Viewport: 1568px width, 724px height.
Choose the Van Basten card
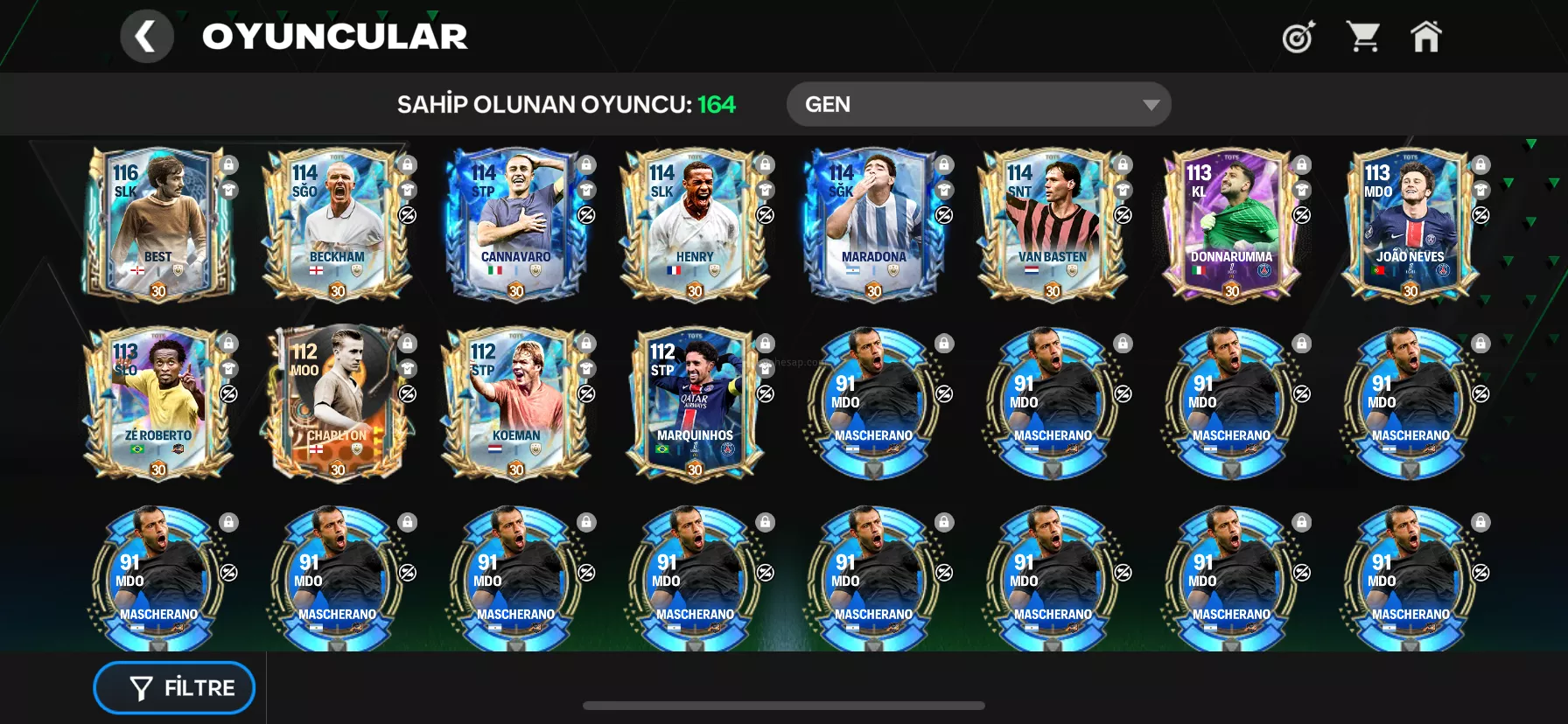point(1053,225)
